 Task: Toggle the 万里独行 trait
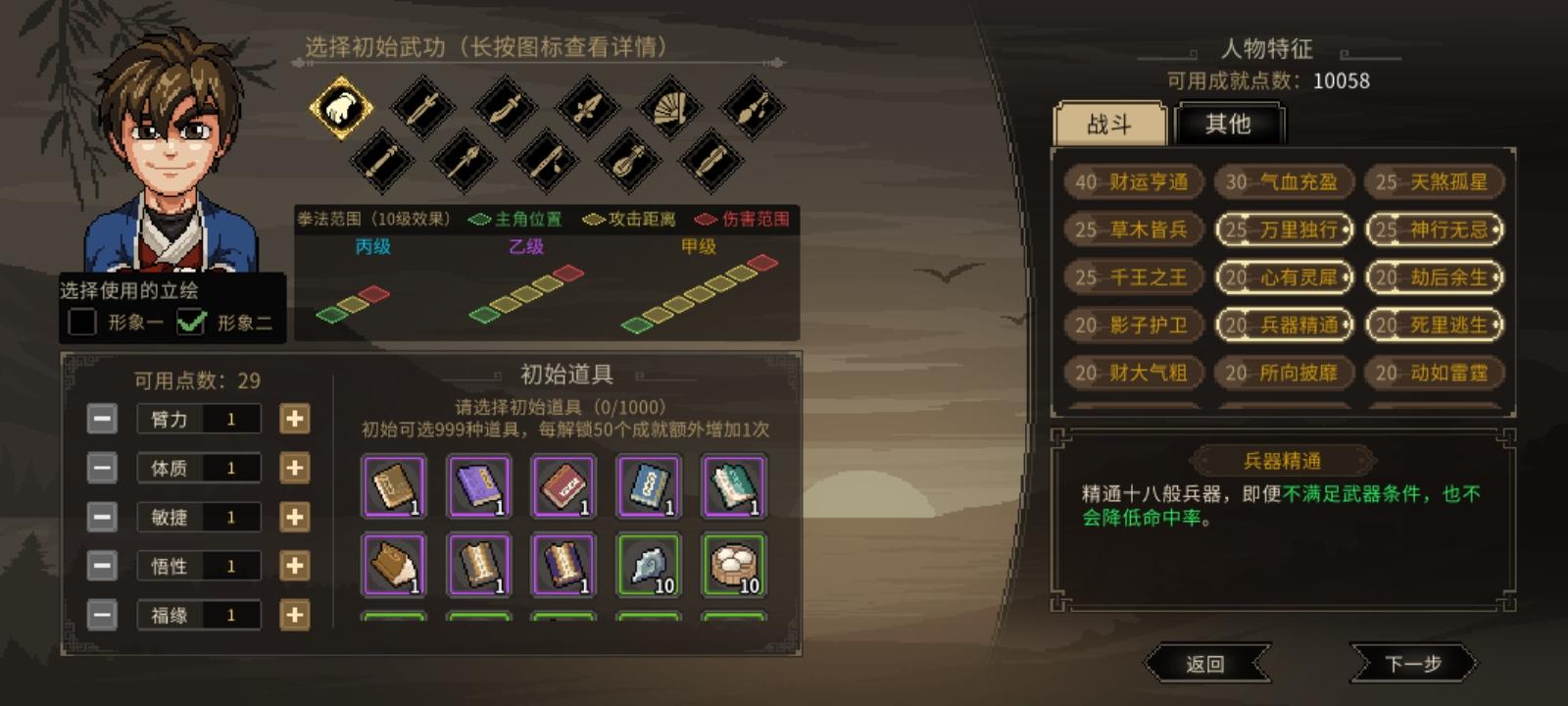click(x=1284, y=230)
